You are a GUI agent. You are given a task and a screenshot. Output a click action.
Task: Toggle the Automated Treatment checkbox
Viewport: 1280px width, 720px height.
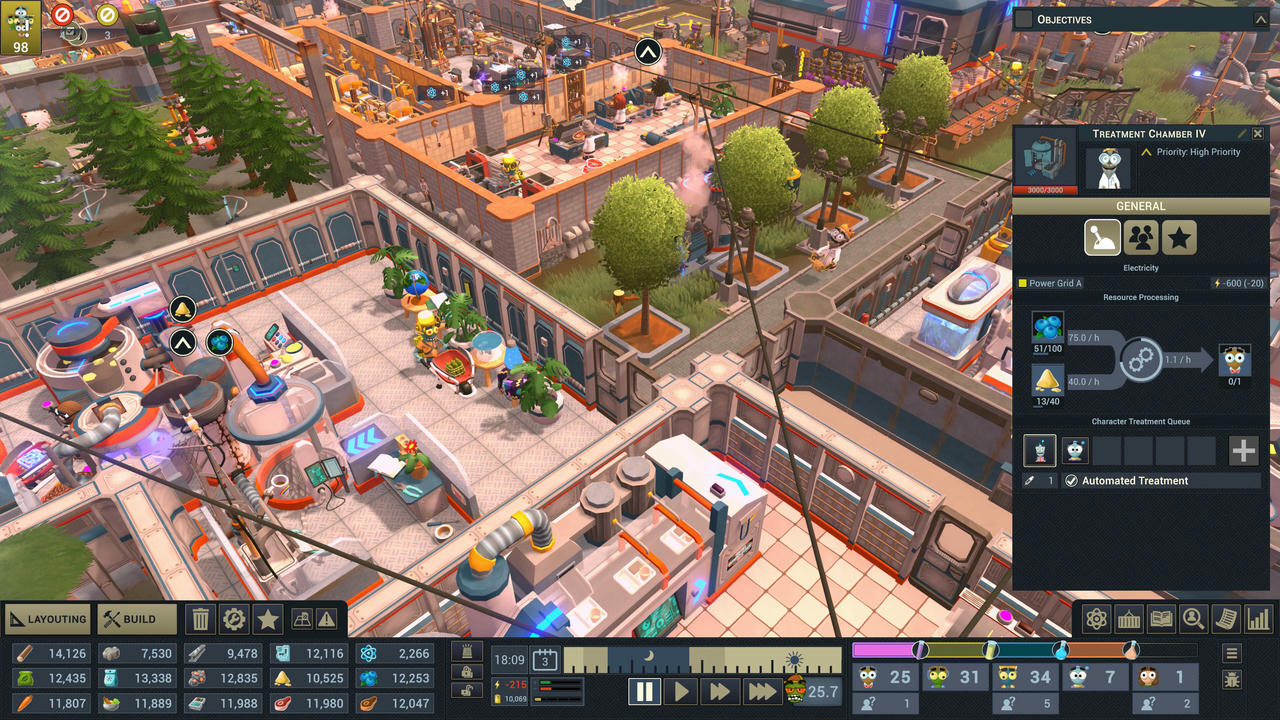pyautogui.click(x=1071, y=481)
